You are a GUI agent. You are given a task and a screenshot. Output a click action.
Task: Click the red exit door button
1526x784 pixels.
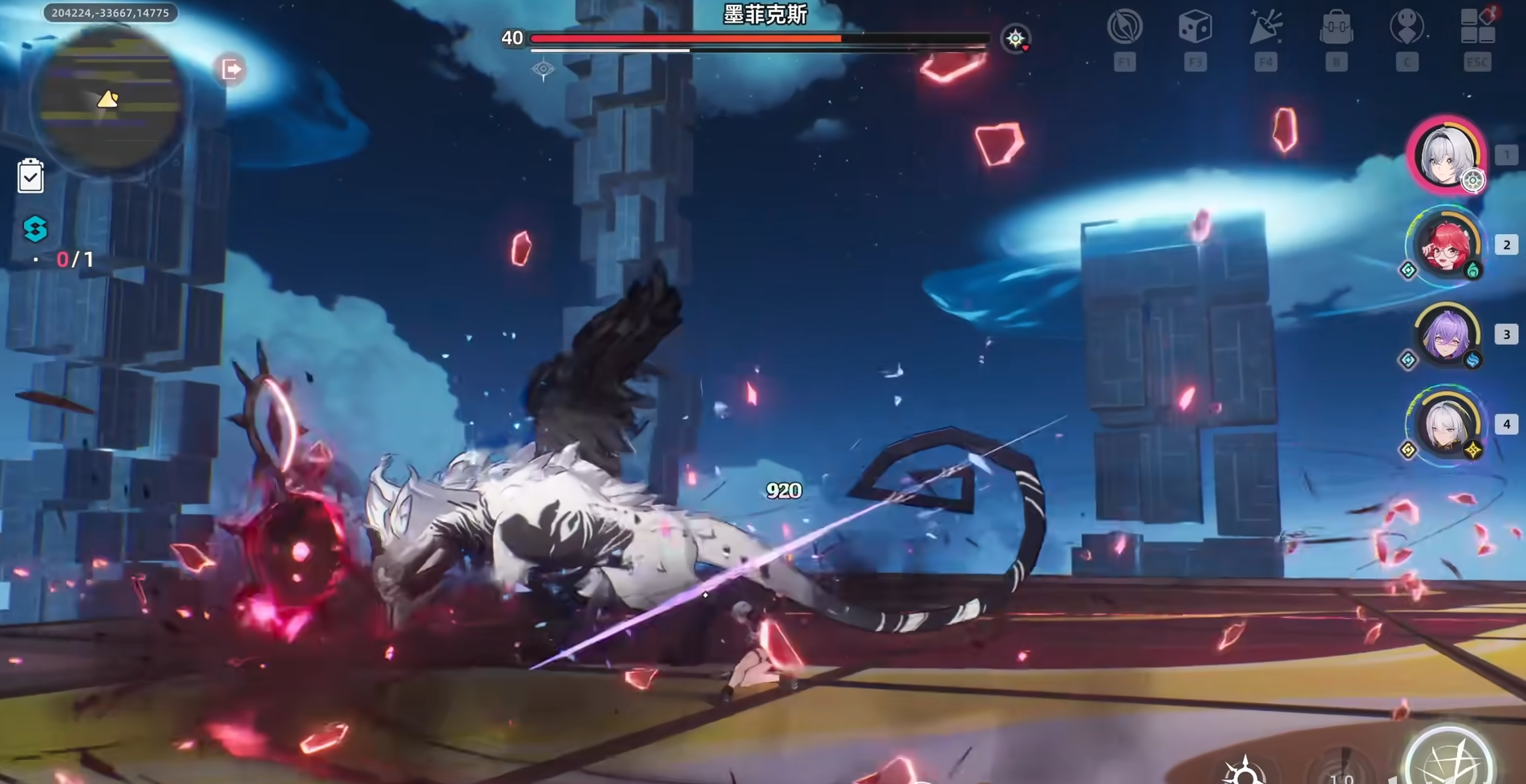point(231,70)
